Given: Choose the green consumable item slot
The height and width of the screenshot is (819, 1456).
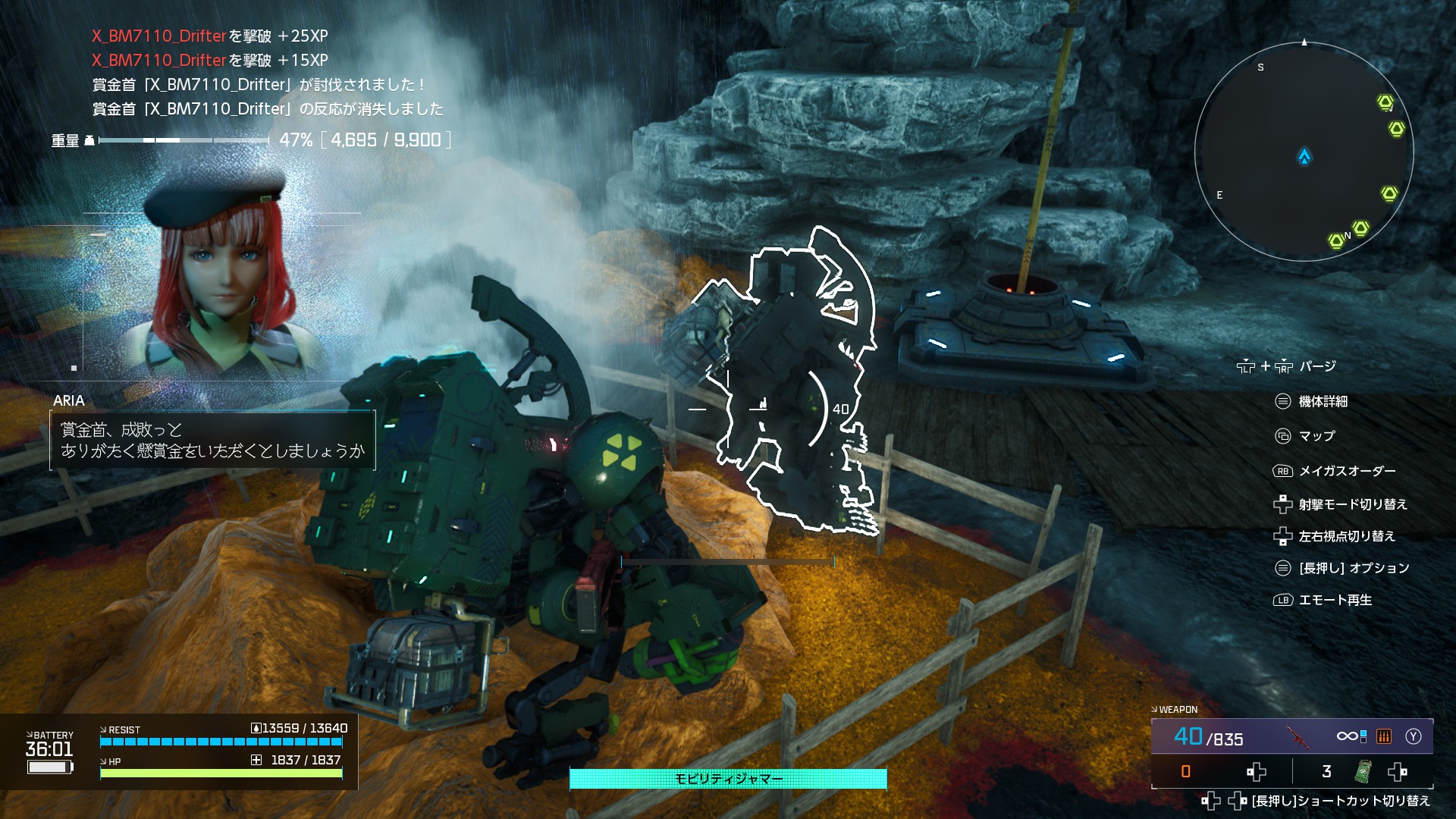Looking at the screenshot, I should (x=1363, y=772).
